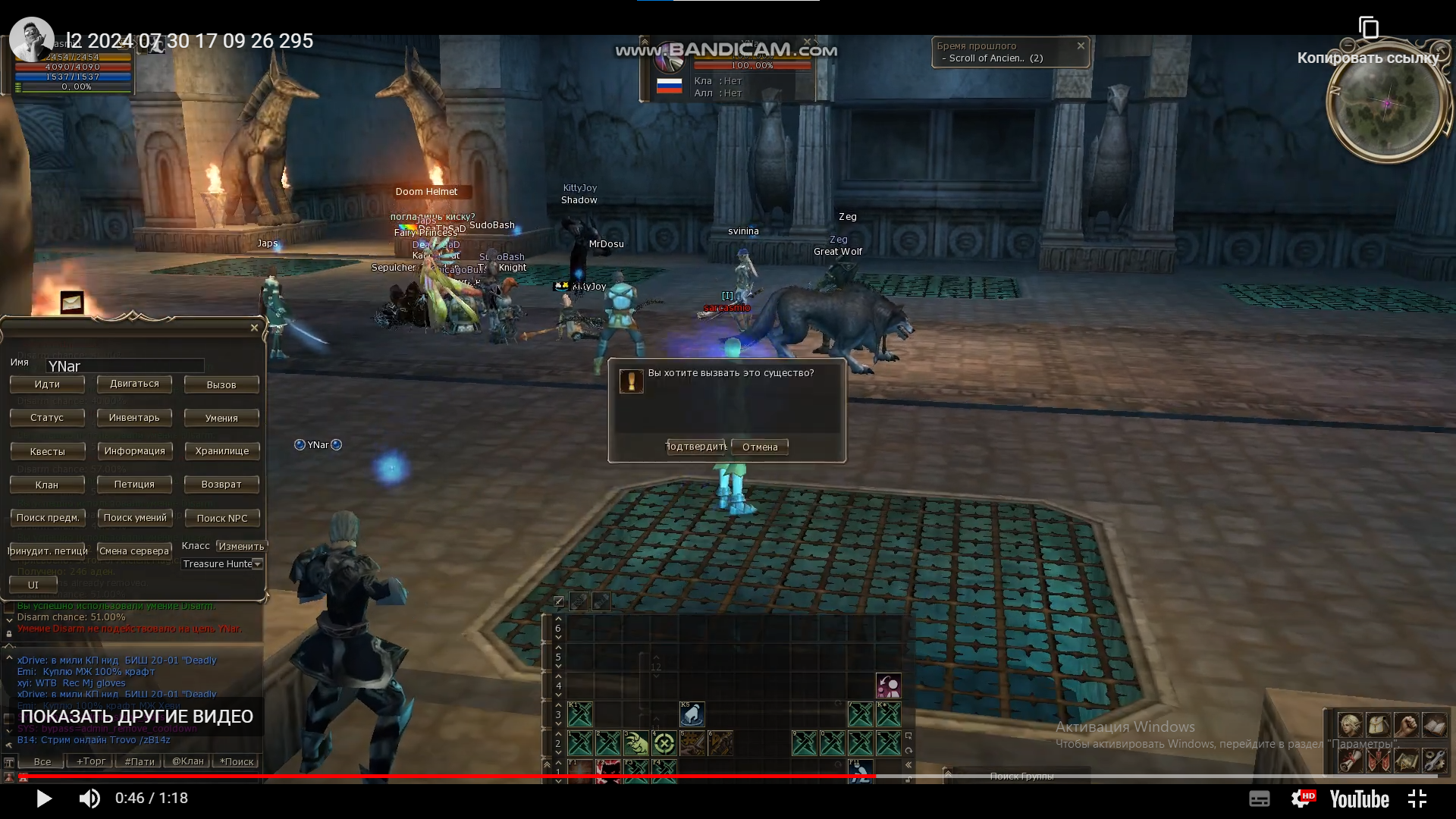
Task: Switch to the +Торг chat tab
Action: [90, 761]
